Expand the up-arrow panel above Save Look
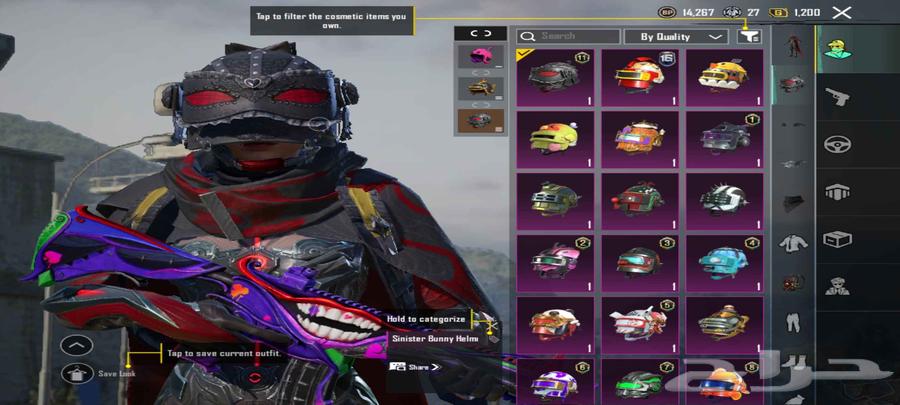This screenshot has height=405, width=900. [77, 346]
